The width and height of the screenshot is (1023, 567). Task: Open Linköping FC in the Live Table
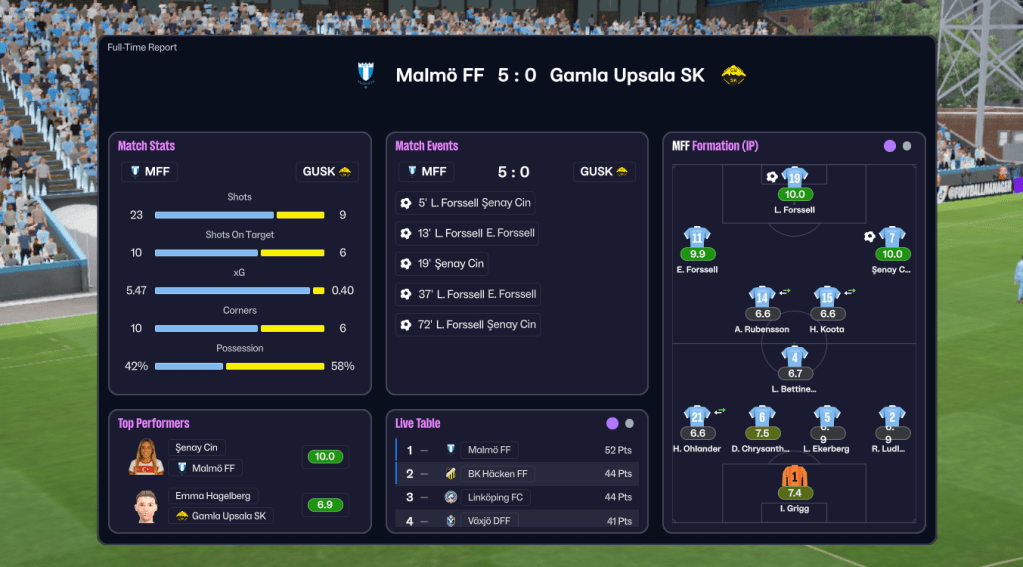495,497
